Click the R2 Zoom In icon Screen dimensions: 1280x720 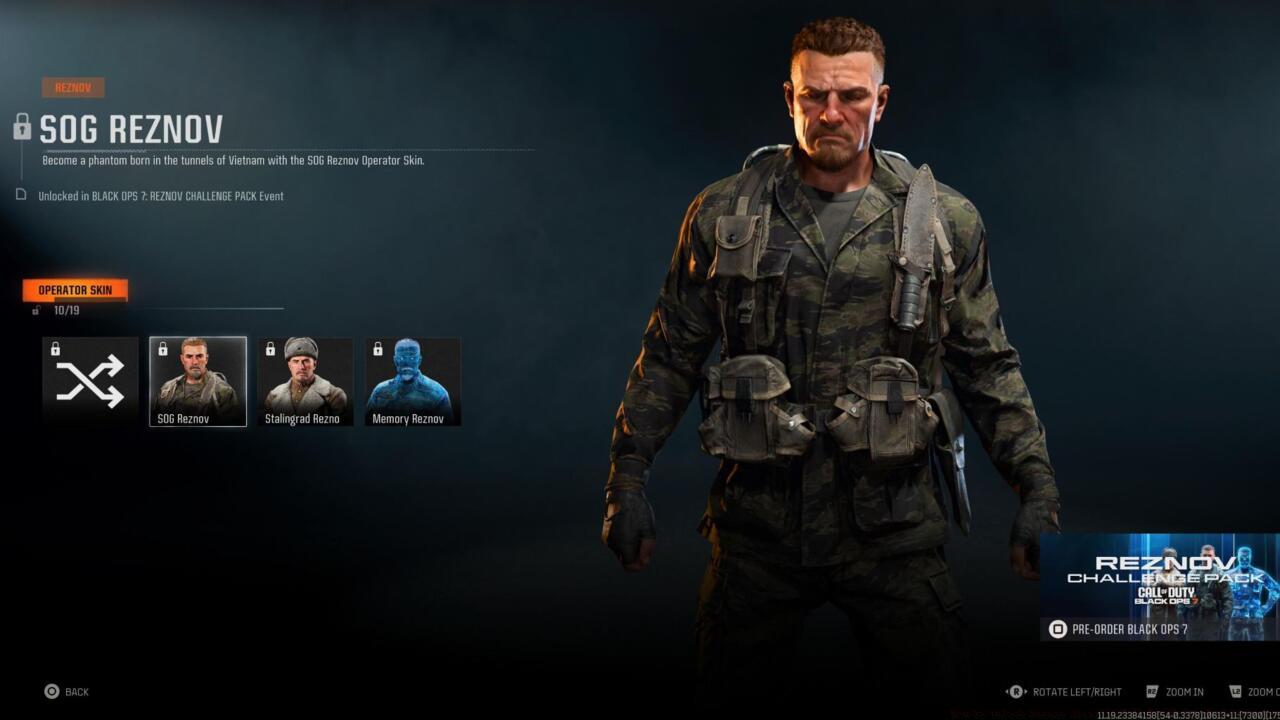(x=1153, y=691)
